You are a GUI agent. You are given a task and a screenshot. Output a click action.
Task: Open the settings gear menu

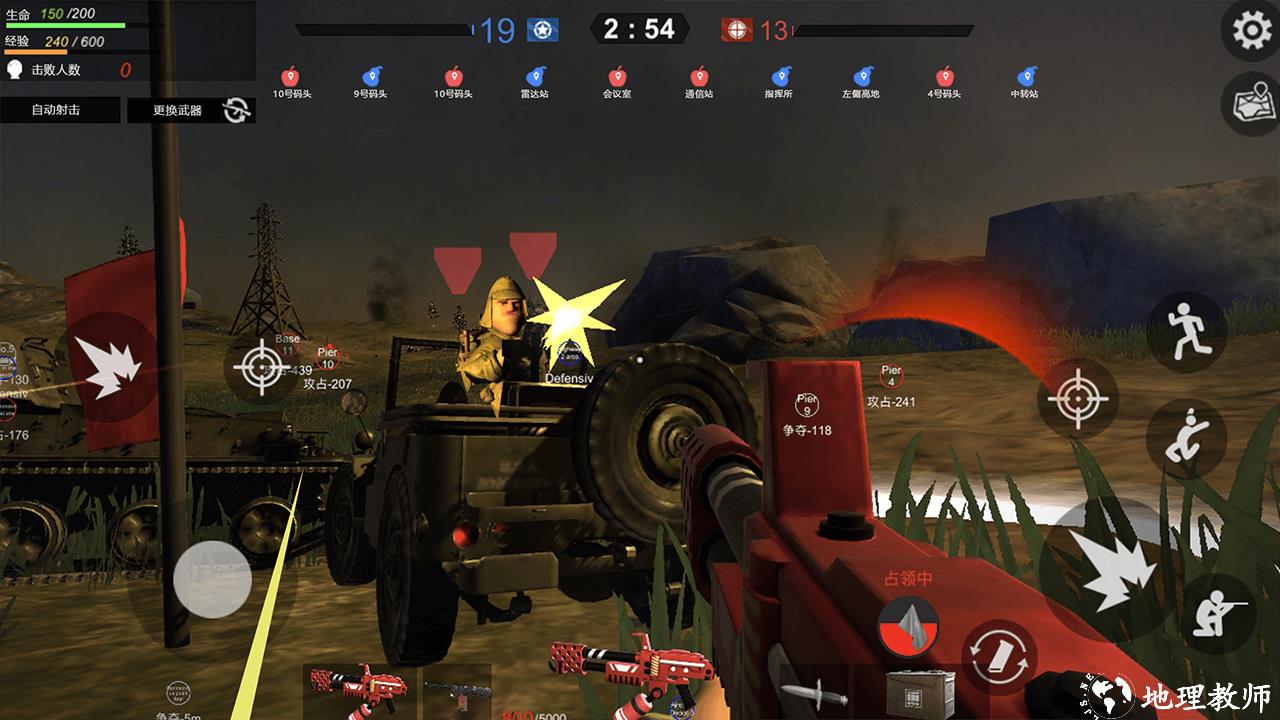(1251, 31)
